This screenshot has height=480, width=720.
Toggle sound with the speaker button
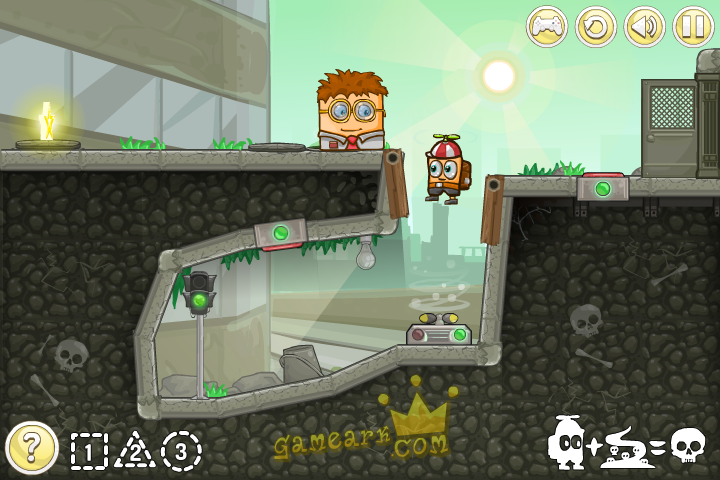[x=645, y=26]
